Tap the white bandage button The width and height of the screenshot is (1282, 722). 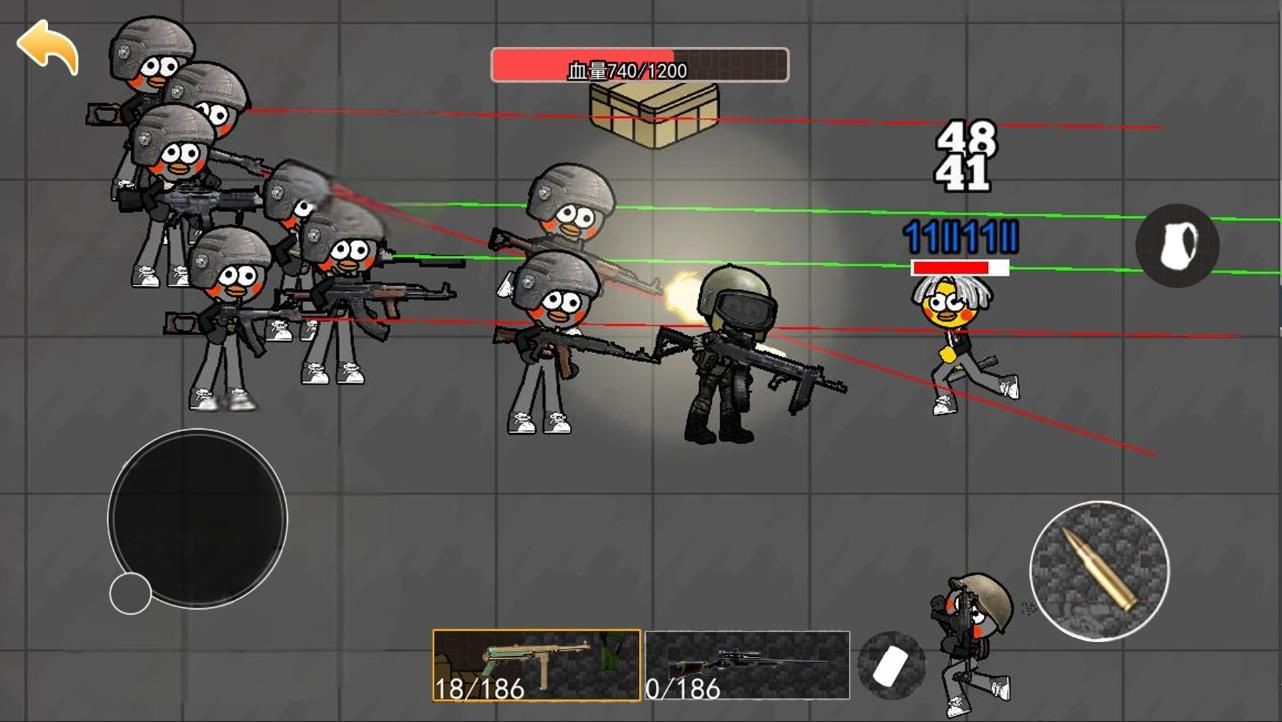pos(891,665)
